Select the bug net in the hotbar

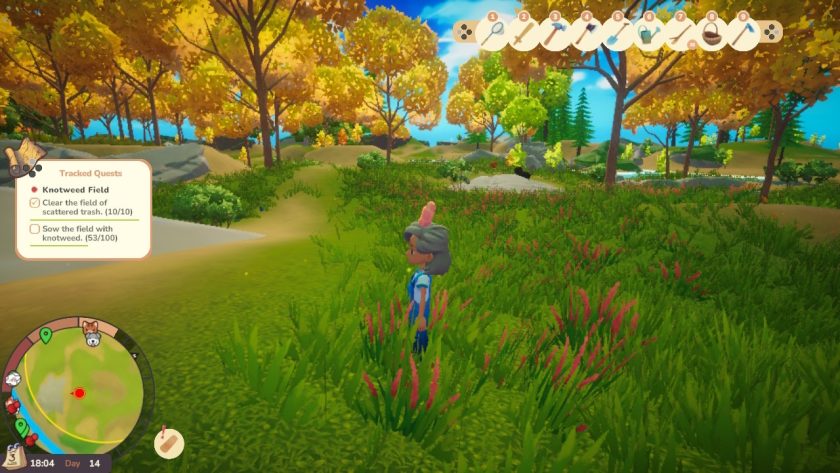[492, 32]
